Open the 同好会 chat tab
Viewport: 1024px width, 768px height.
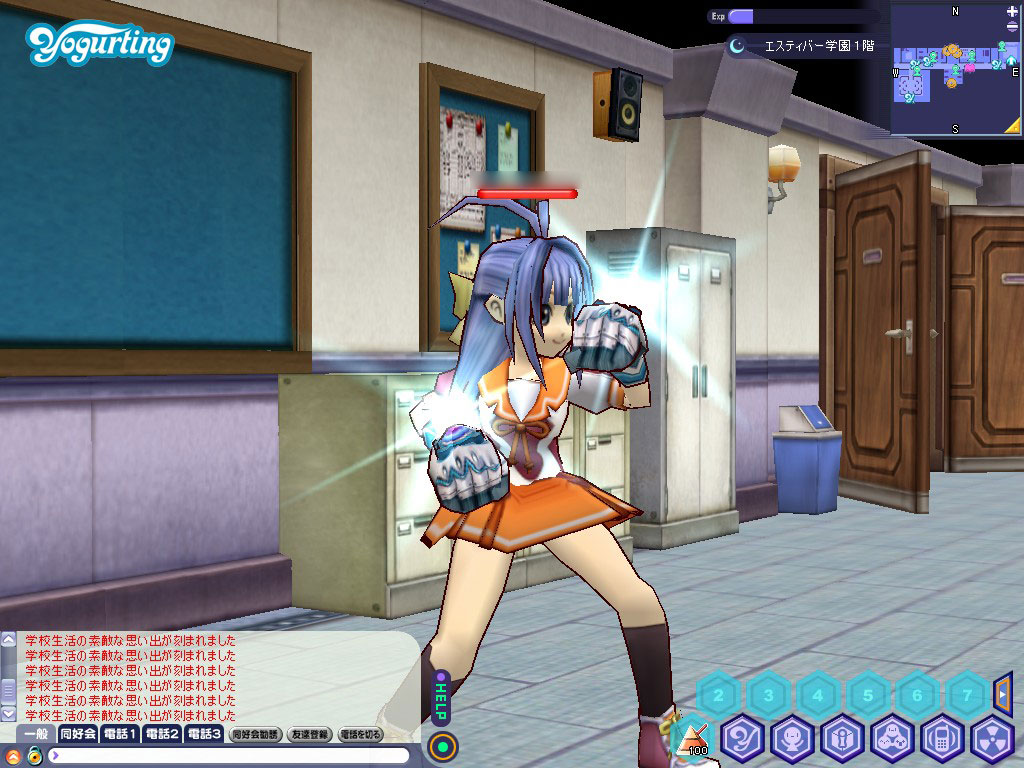78,734
